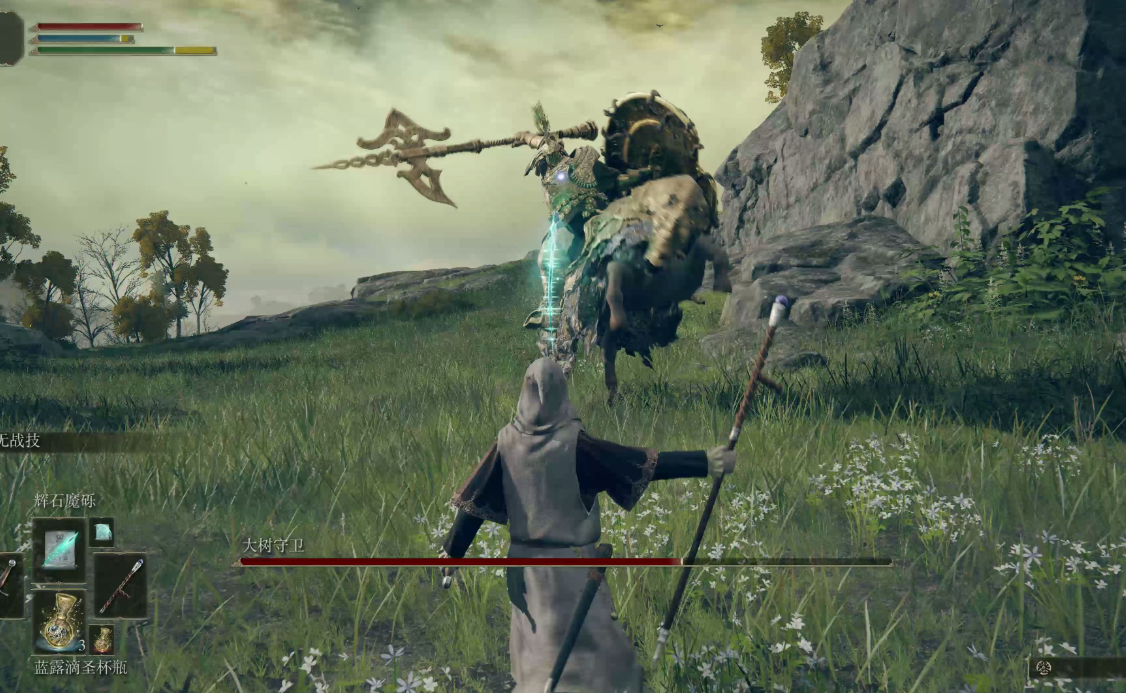The image size is (1126, 693).
Task: Click the right-hand staff weapon slot
Action: [x=121, y=585]
